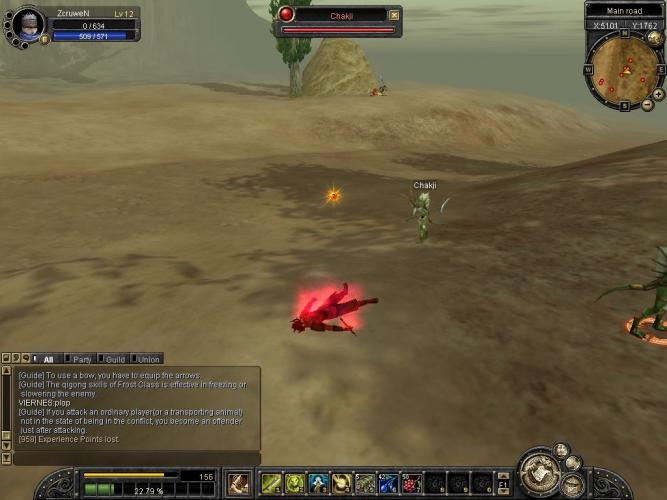The image size is (667, 500).
Task: Use the blue potion hotbar slot
Action: [388, 484]
